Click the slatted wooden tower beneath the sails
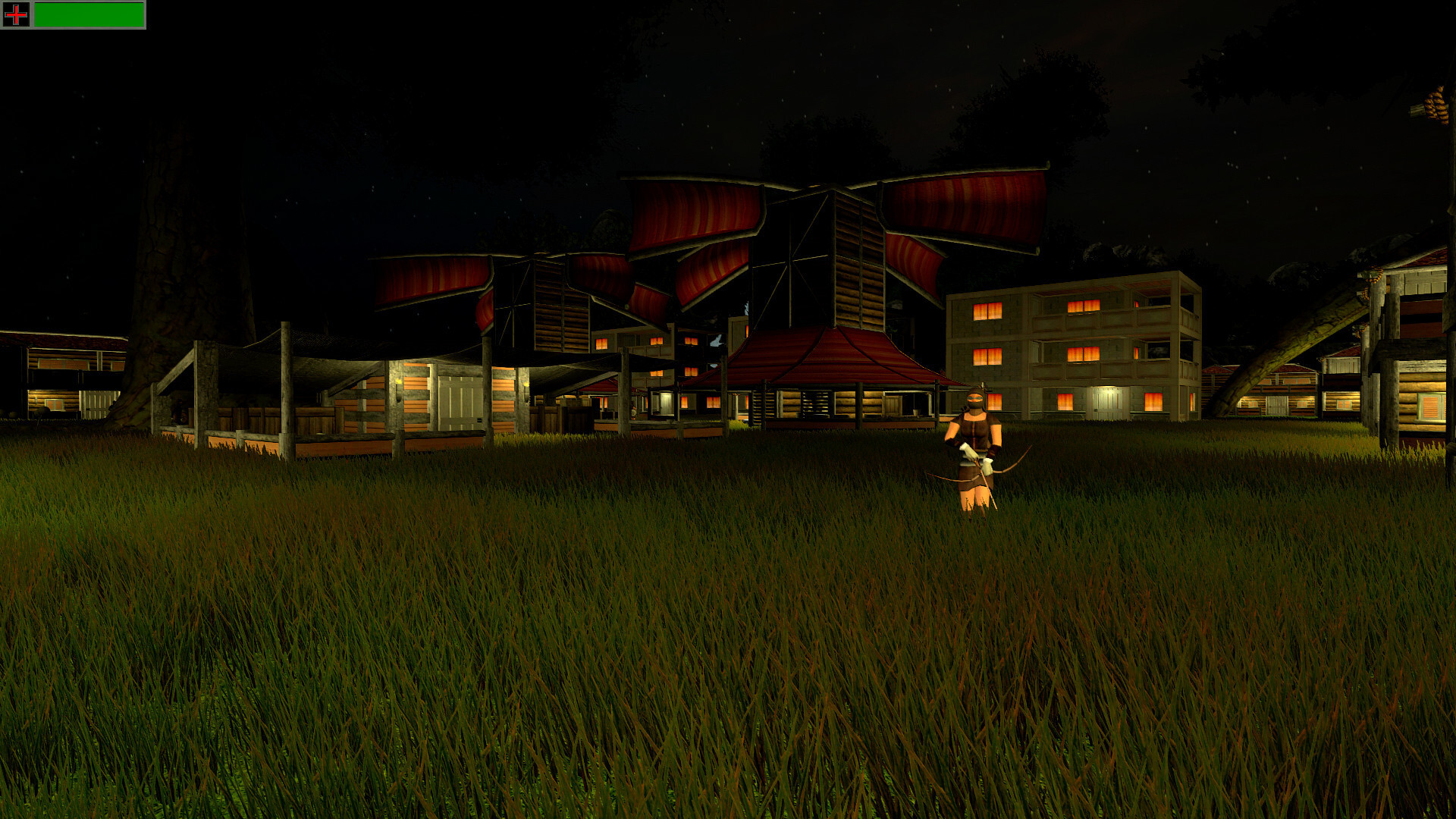The height and width of the screenshot is (819, 1456). (x=853, y=250)
